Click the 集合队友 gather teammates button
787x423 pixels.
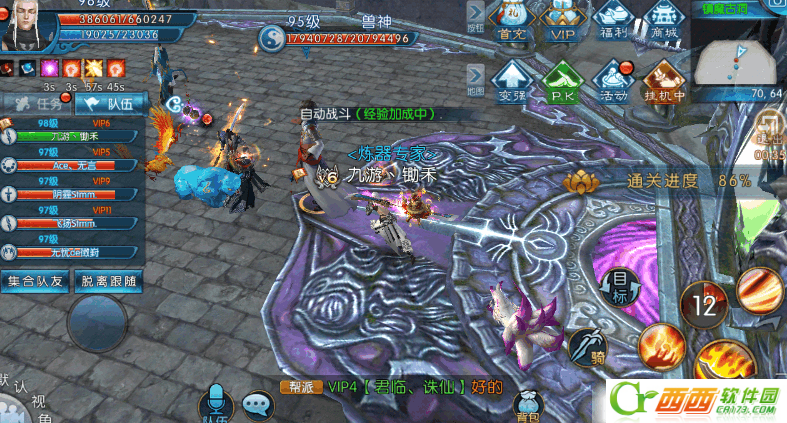point(36,280)
